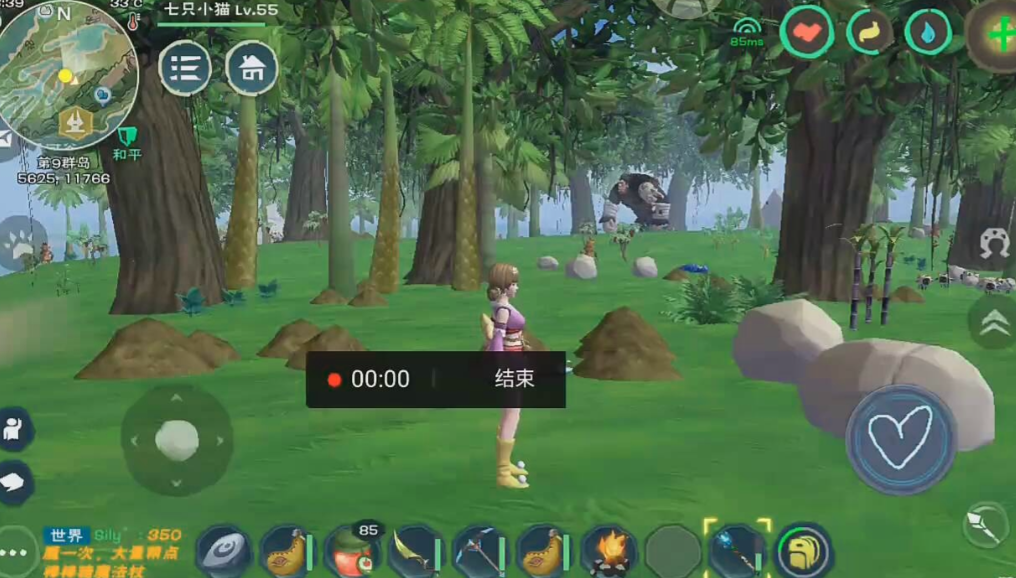
Task: Tap the horseshoe mount icon
Action: (x=993, y=244)
